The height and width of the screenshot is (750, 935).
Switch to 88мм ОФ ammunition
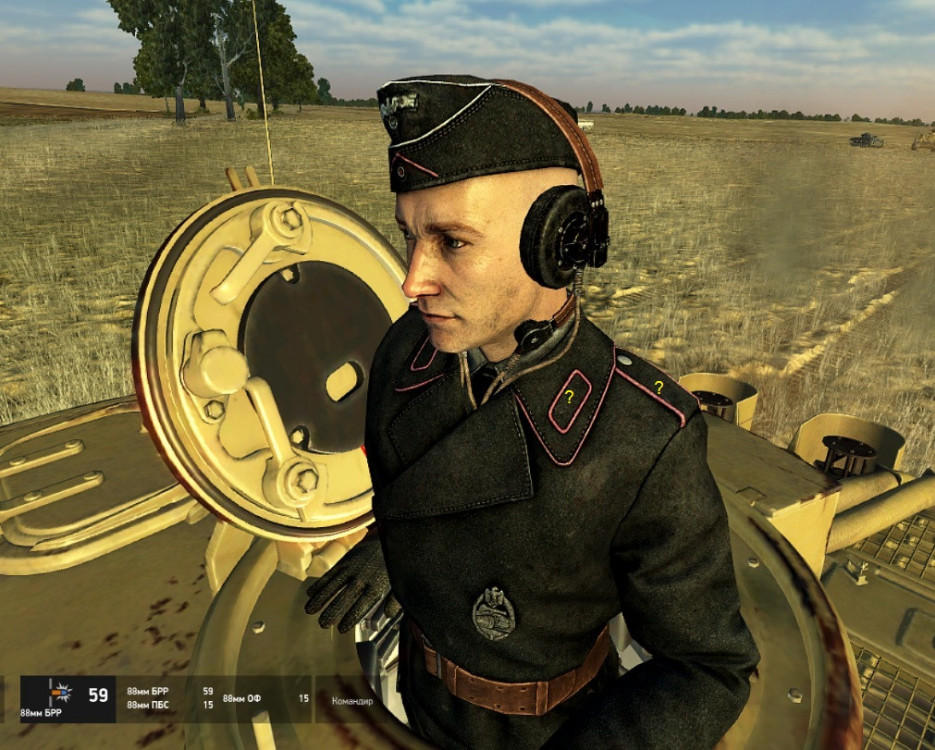point(241,698)
